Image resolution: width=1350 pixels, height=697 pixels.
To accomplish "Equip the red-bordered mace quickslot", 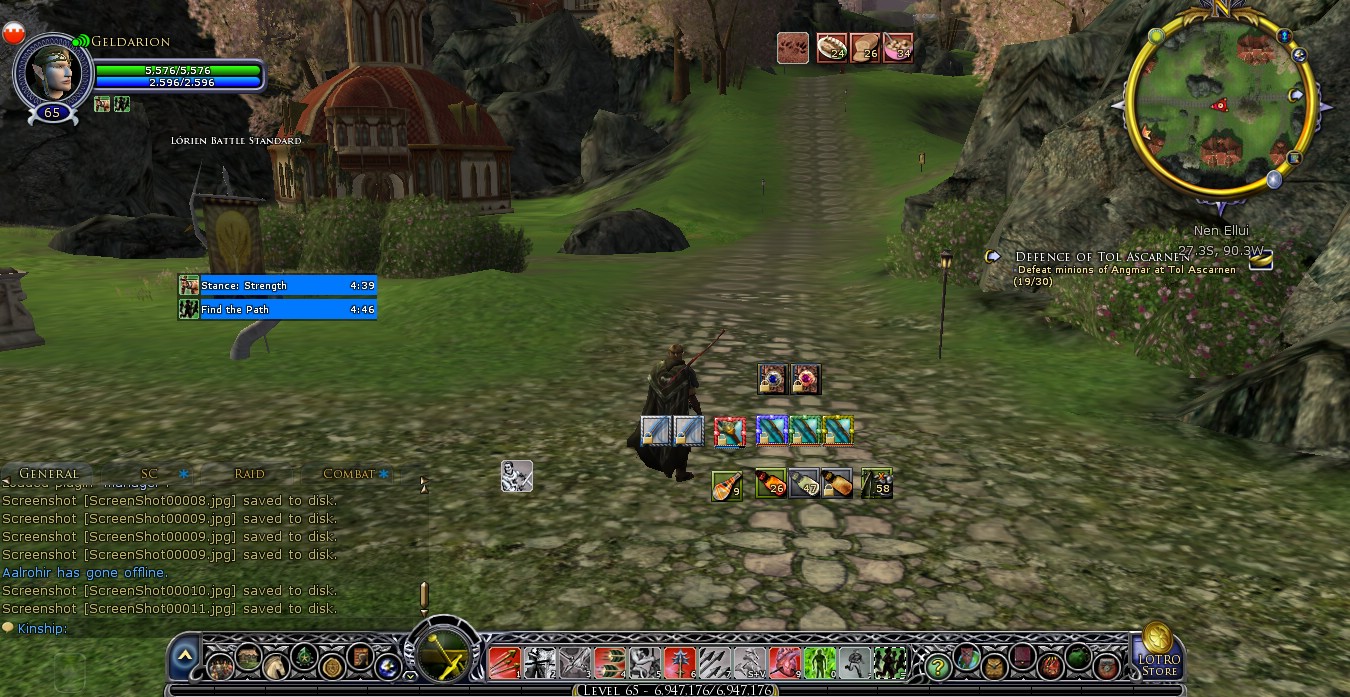I will click(x=729, y=431).
